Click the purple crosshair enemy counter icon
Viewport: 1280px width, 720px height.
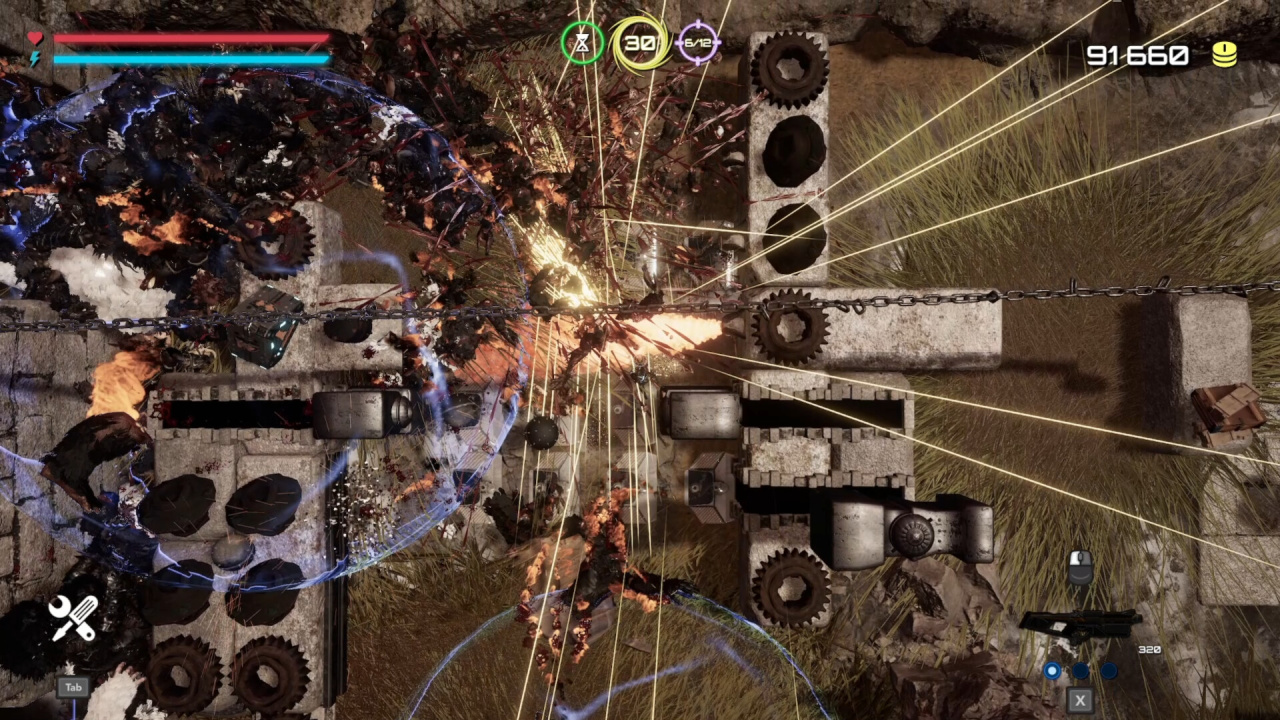[x=697, y=43]
